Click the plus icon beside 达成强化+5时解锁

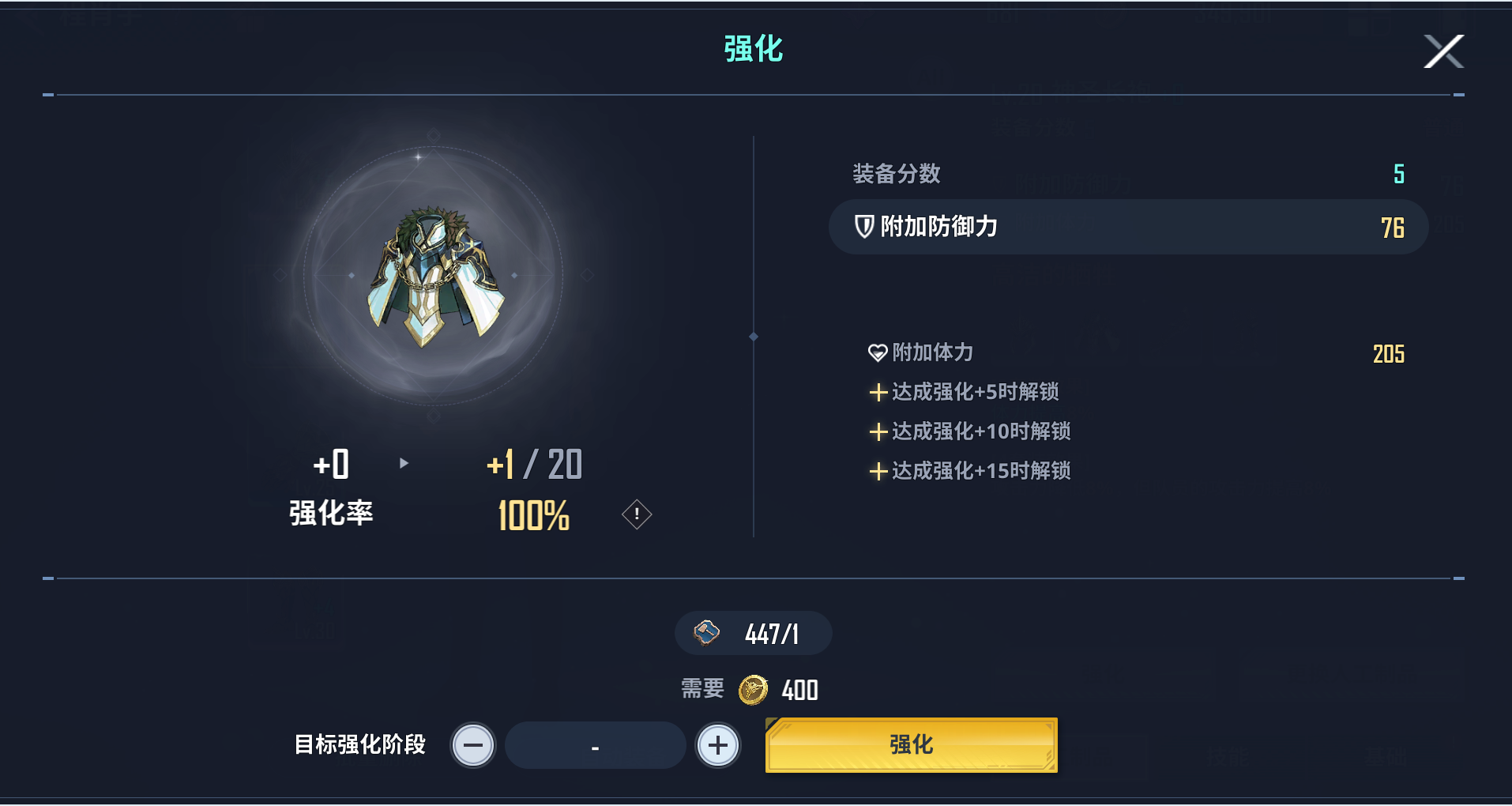[x=878, y=393]
